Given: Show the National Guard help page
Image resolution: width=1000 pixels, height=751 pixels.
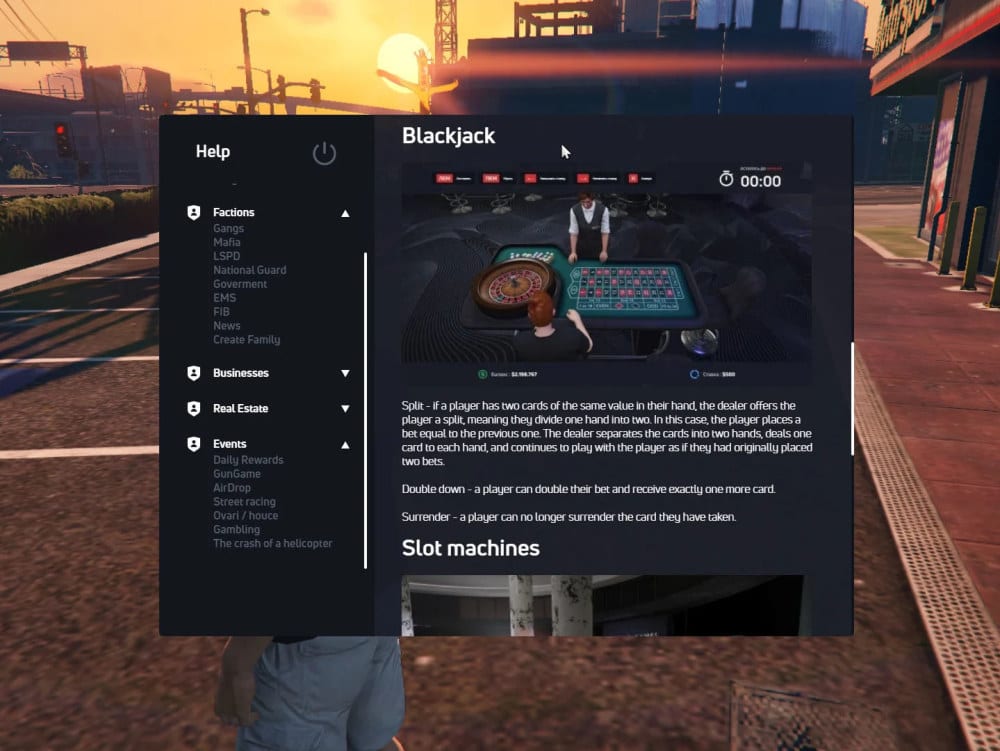Looking at the screenshot, I should pyautogui.click(x=249, y=270).
